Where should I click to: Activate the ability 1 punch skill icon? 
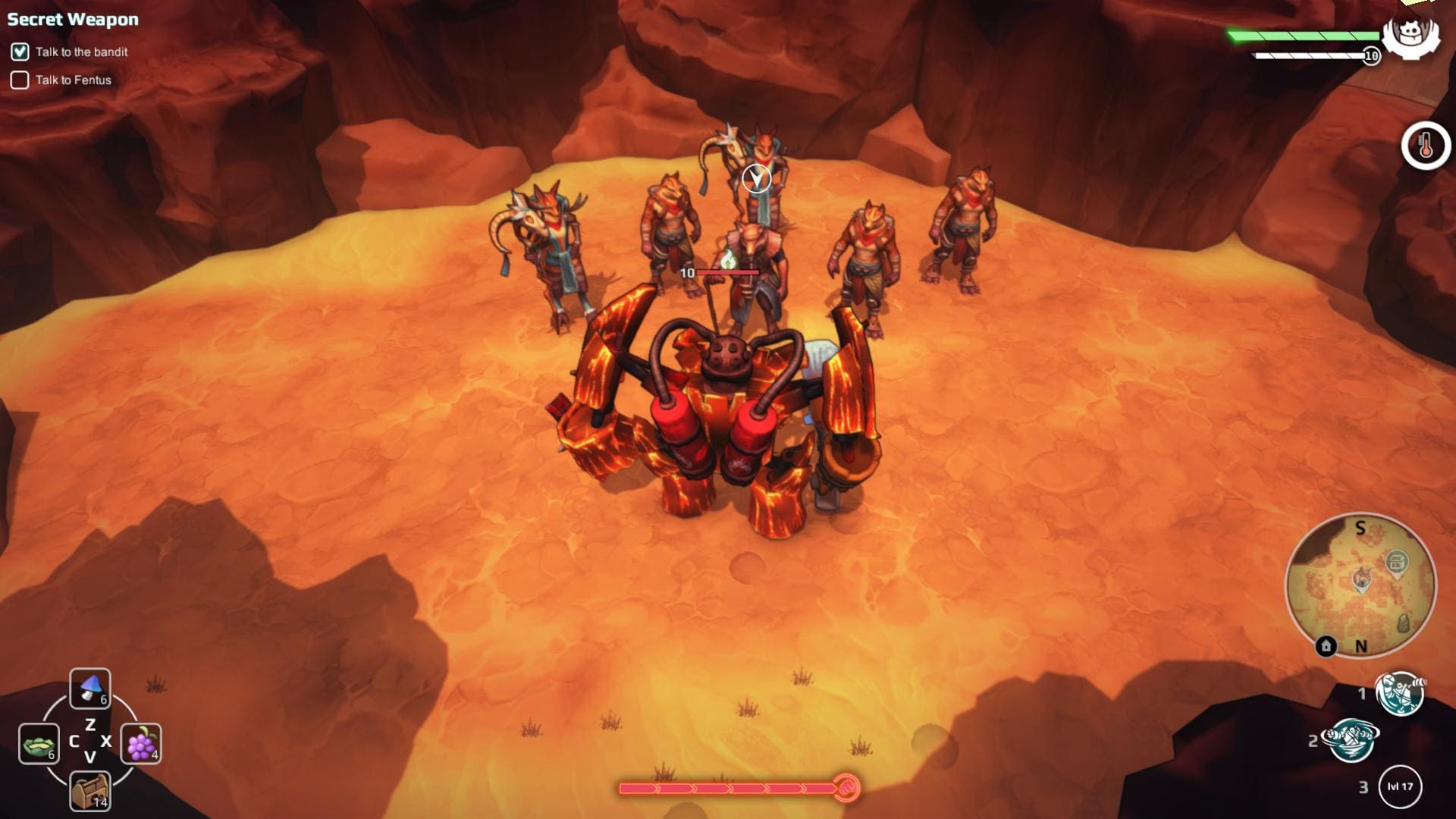1400,693
